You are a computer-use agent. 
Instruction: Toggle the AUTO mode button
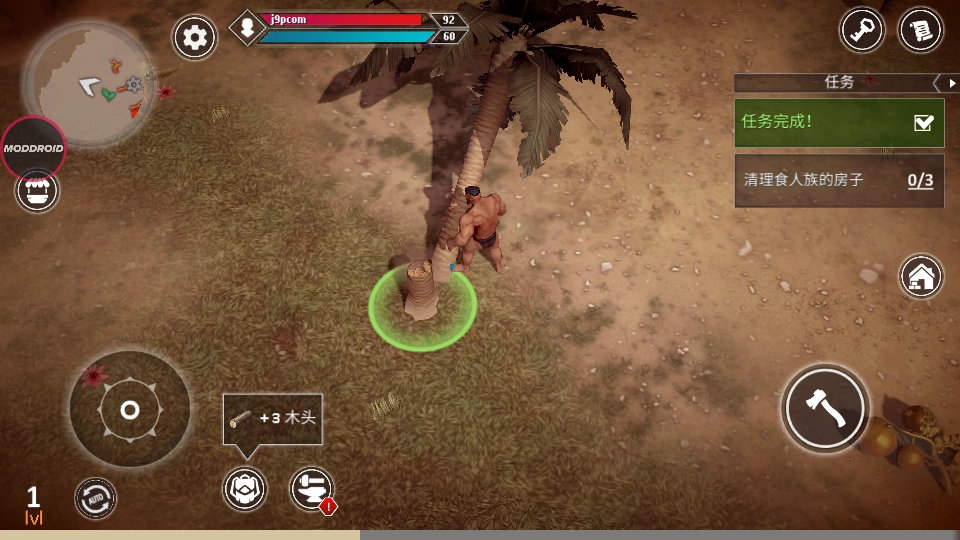(96, 498)
